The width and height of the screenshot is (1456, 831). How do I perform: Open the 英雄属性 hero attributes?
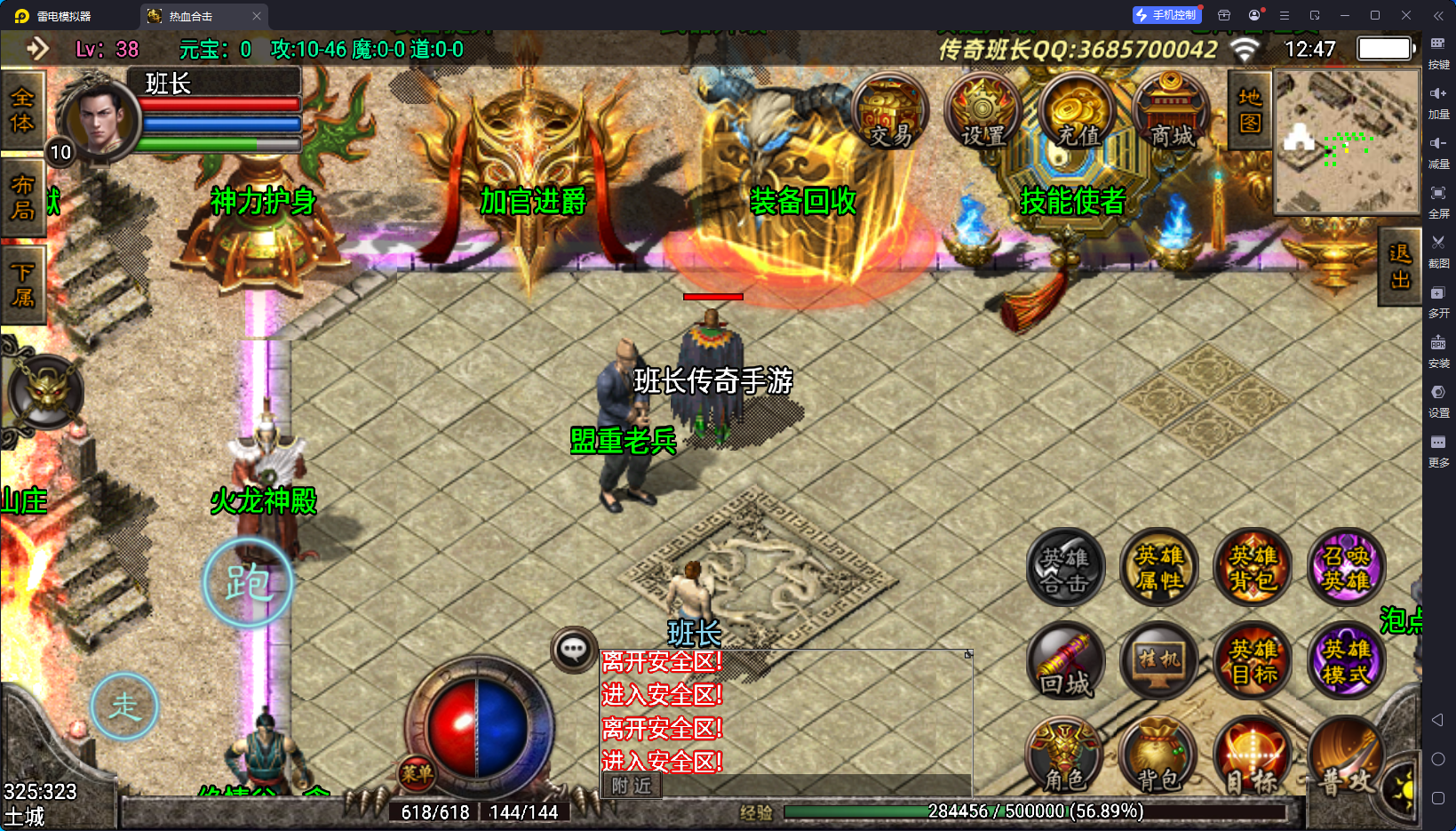pyautogui.click(x=1159, y=568)
